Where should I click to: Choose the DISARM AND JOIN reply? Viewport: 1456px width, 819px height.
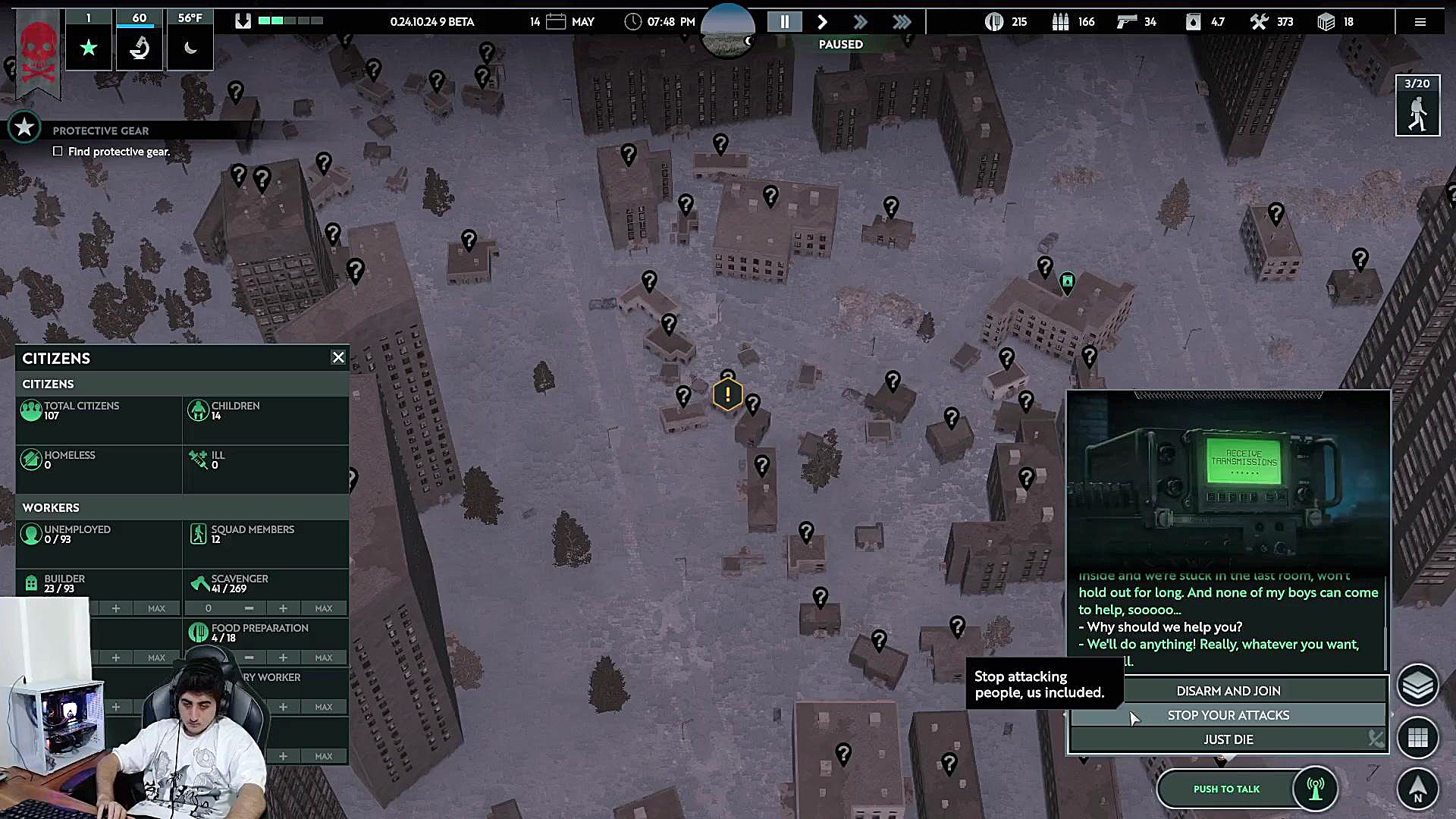click(1228, 691)
